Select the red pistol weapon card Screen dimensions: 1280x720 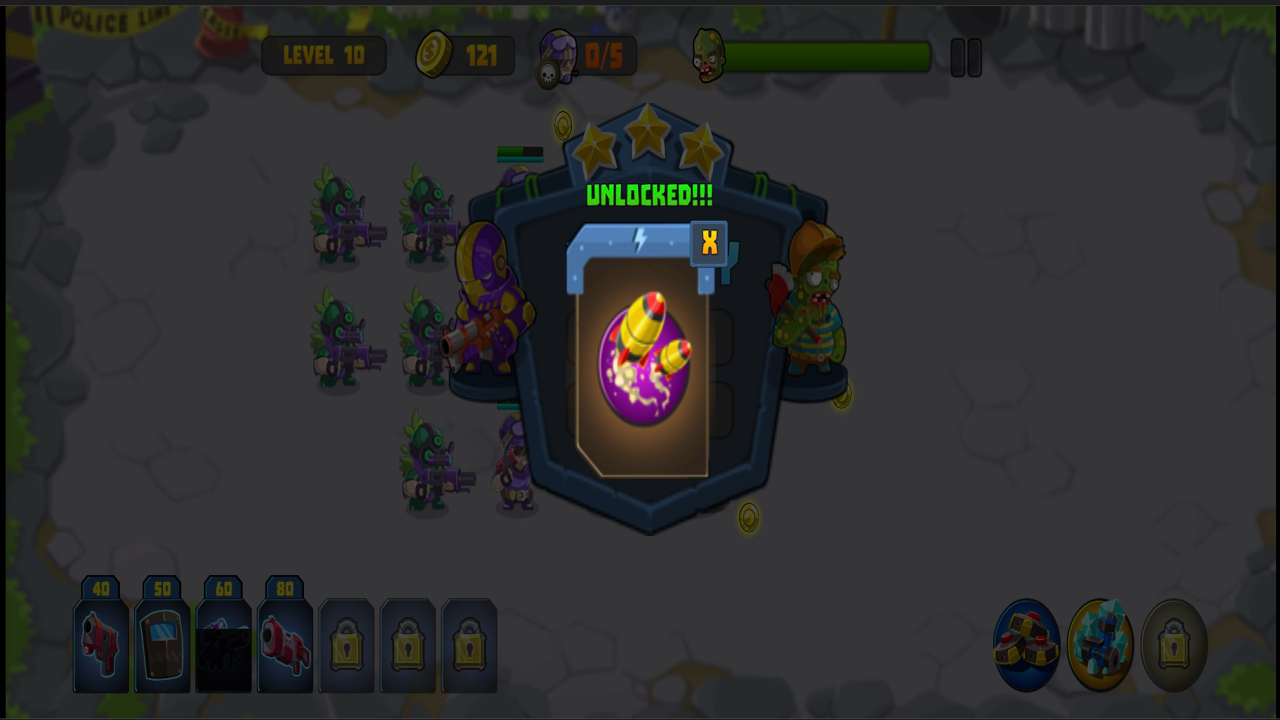(x=100, y=645)
